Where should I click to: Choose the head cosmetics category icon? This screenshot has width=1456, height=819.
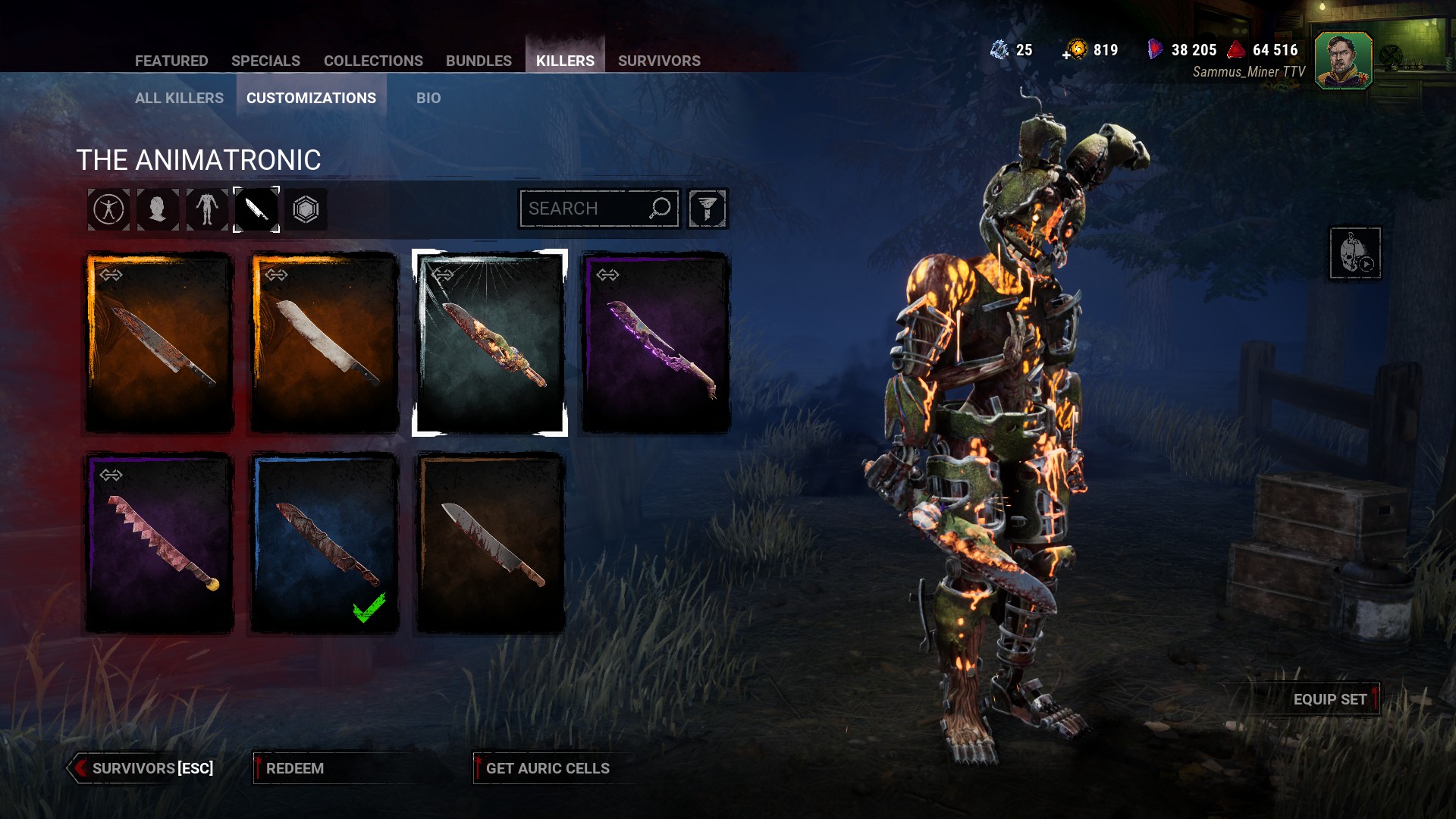point(158,209)
